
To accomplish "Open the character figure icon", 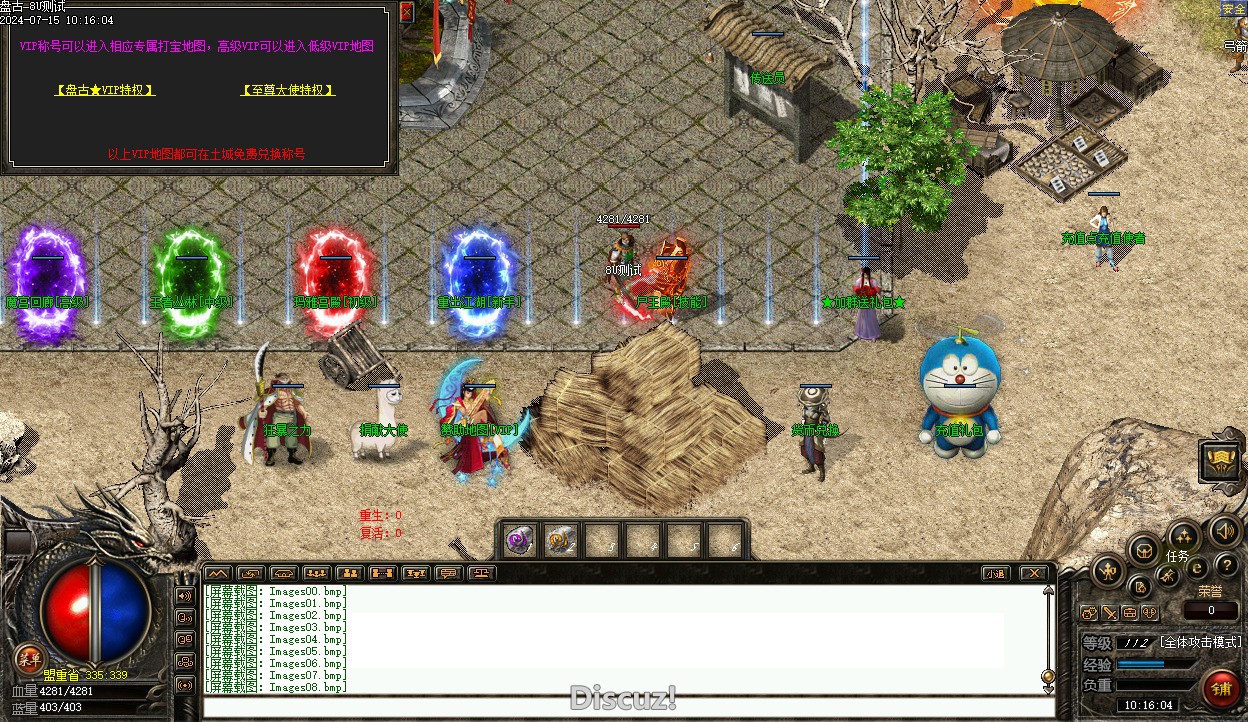I will coord(1108,571).
